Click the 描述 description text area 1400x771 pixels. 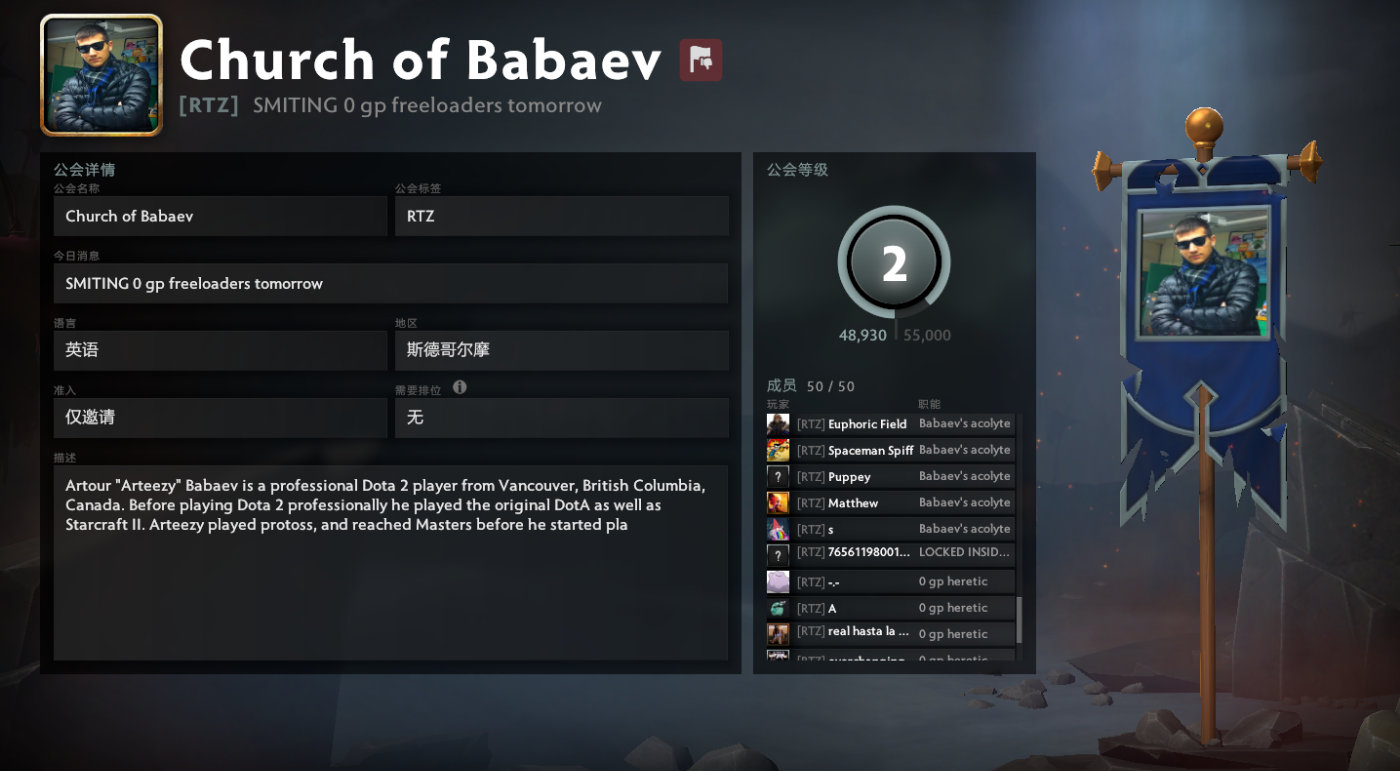390,560
